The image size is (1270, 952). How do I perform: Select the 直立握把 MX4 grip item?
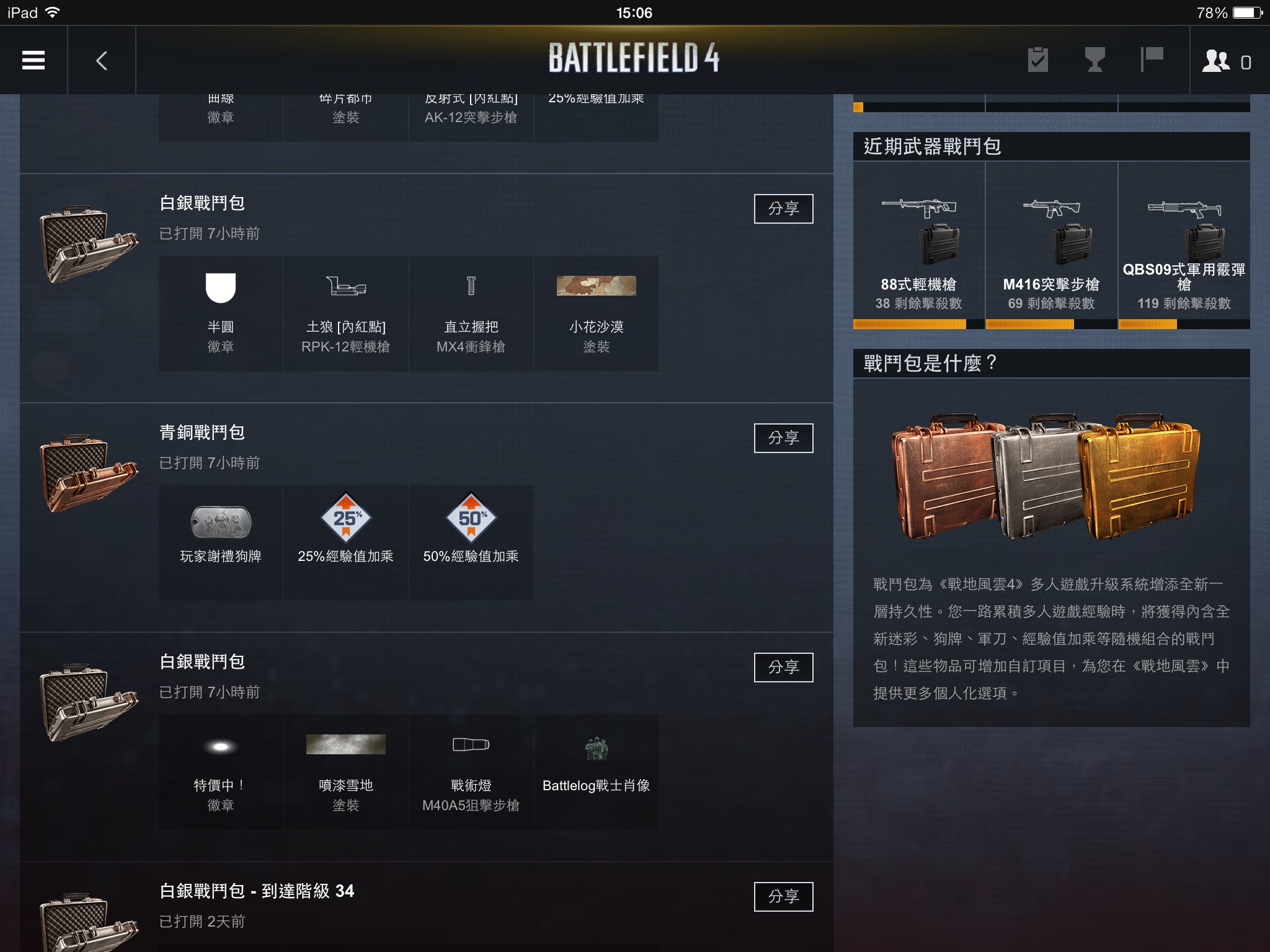tap(471, 314)
